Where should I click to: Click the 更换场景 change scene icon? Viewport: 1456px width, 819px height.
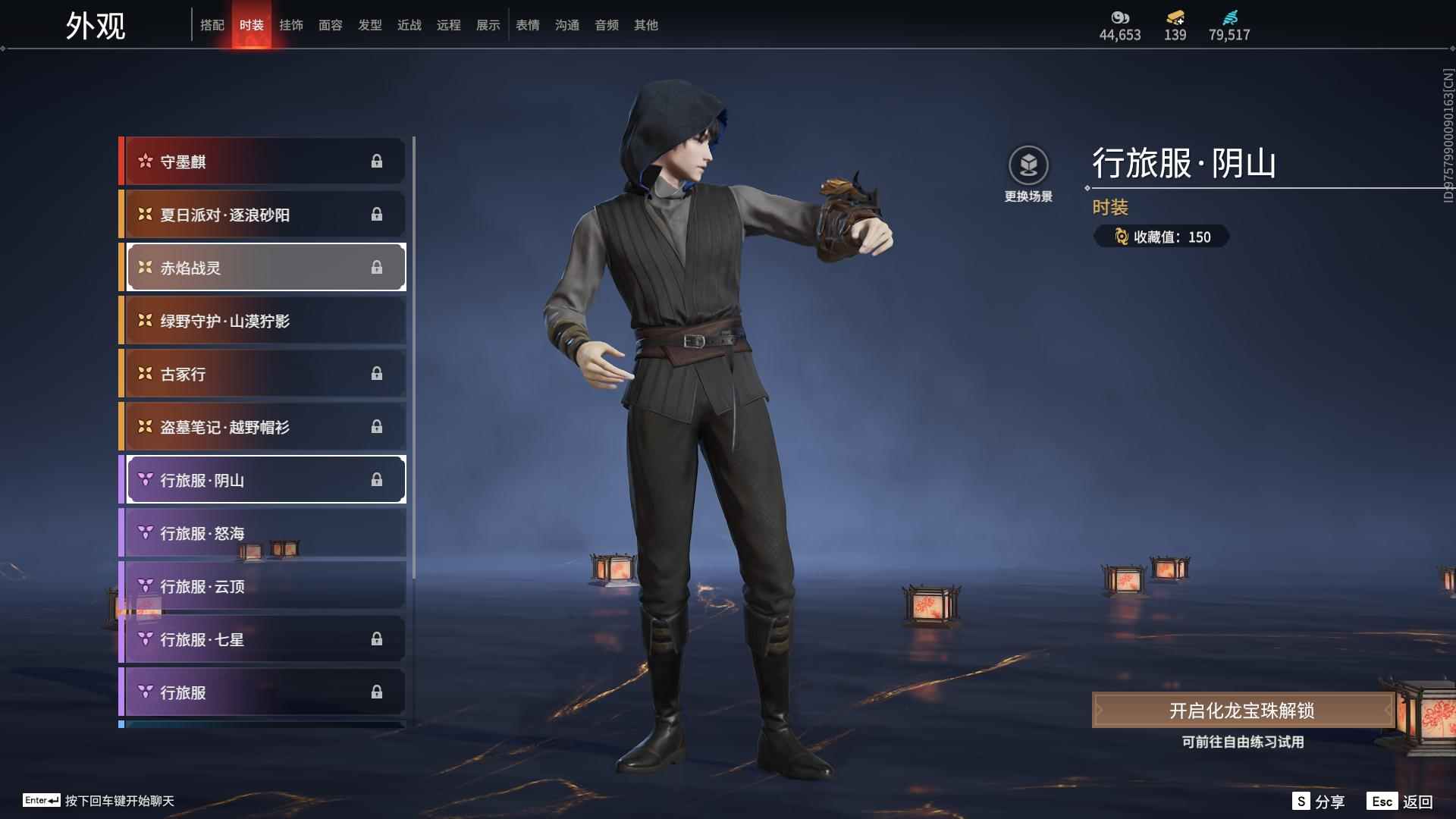[1028, 166]
